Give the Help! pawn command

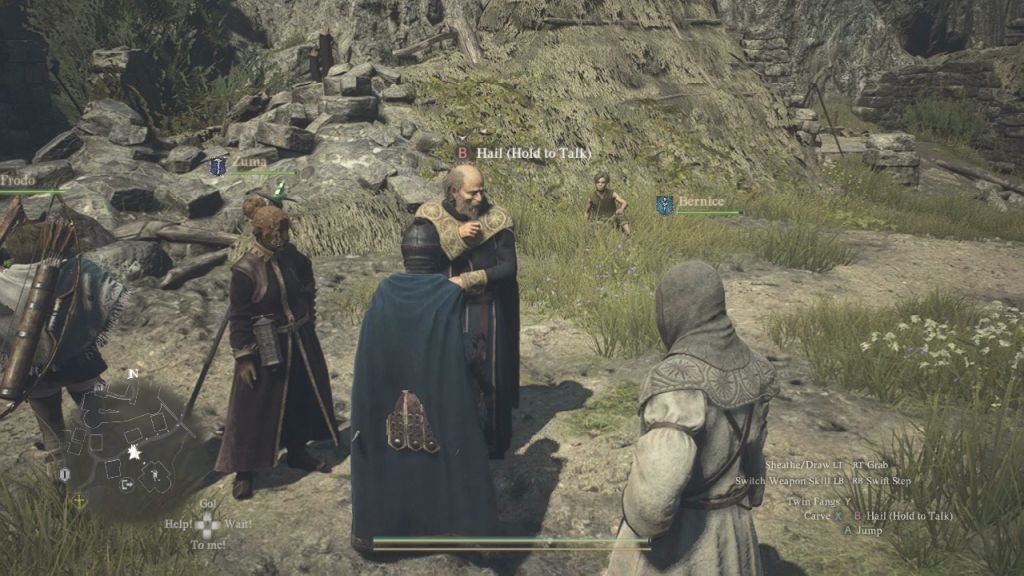pyautogui.click(x=179, y=523)
